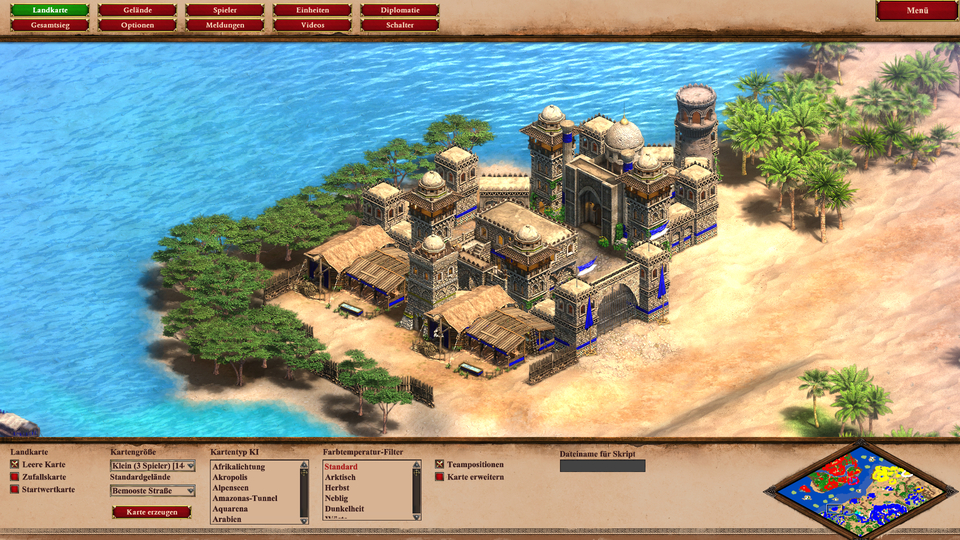
Task: Click the Dateiname für Skript input field
Action: click(x=602, y=466)
